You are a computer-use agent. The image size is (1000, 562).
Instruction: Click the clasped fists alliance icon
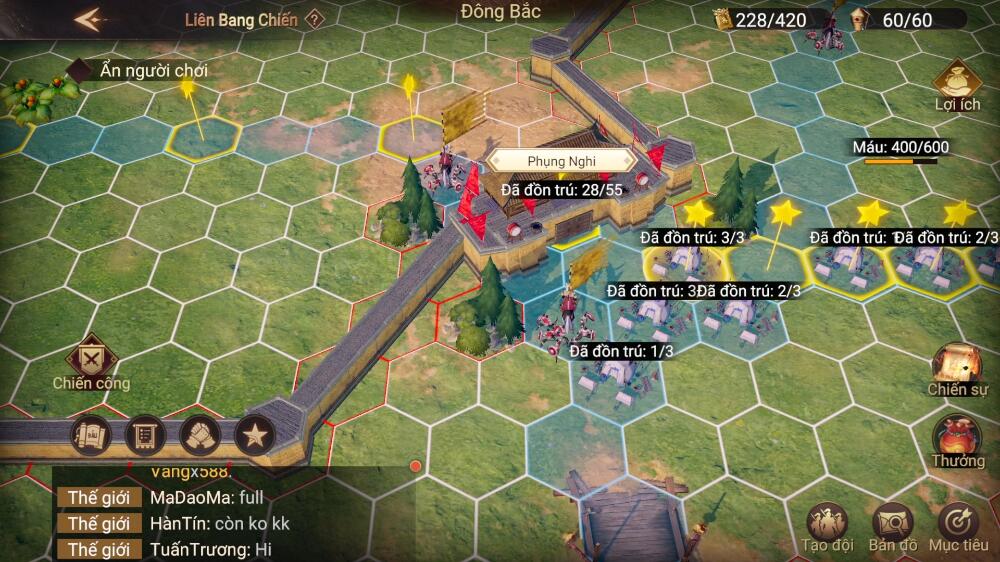pyautogui.click(x=200, y=435)
